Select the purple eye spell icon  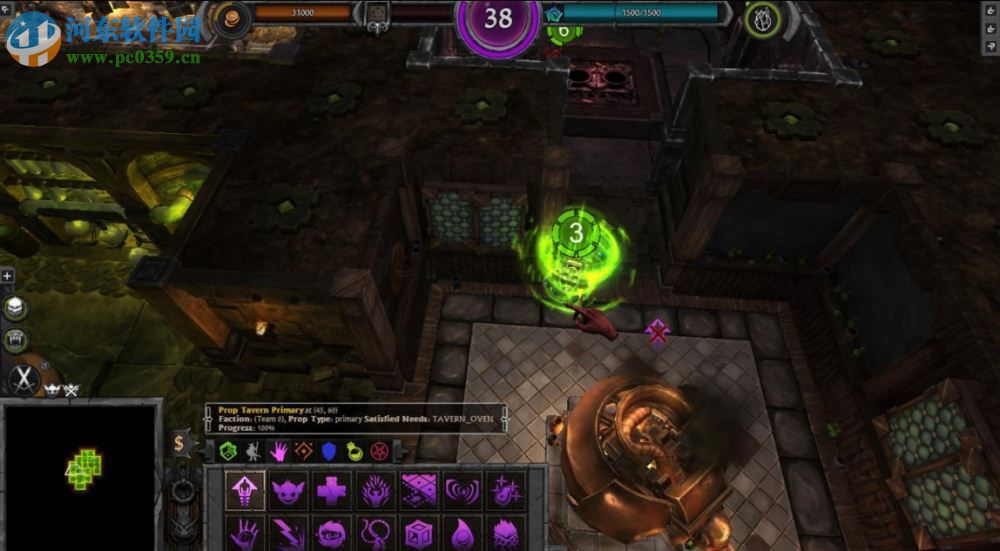tap(331, 532)
